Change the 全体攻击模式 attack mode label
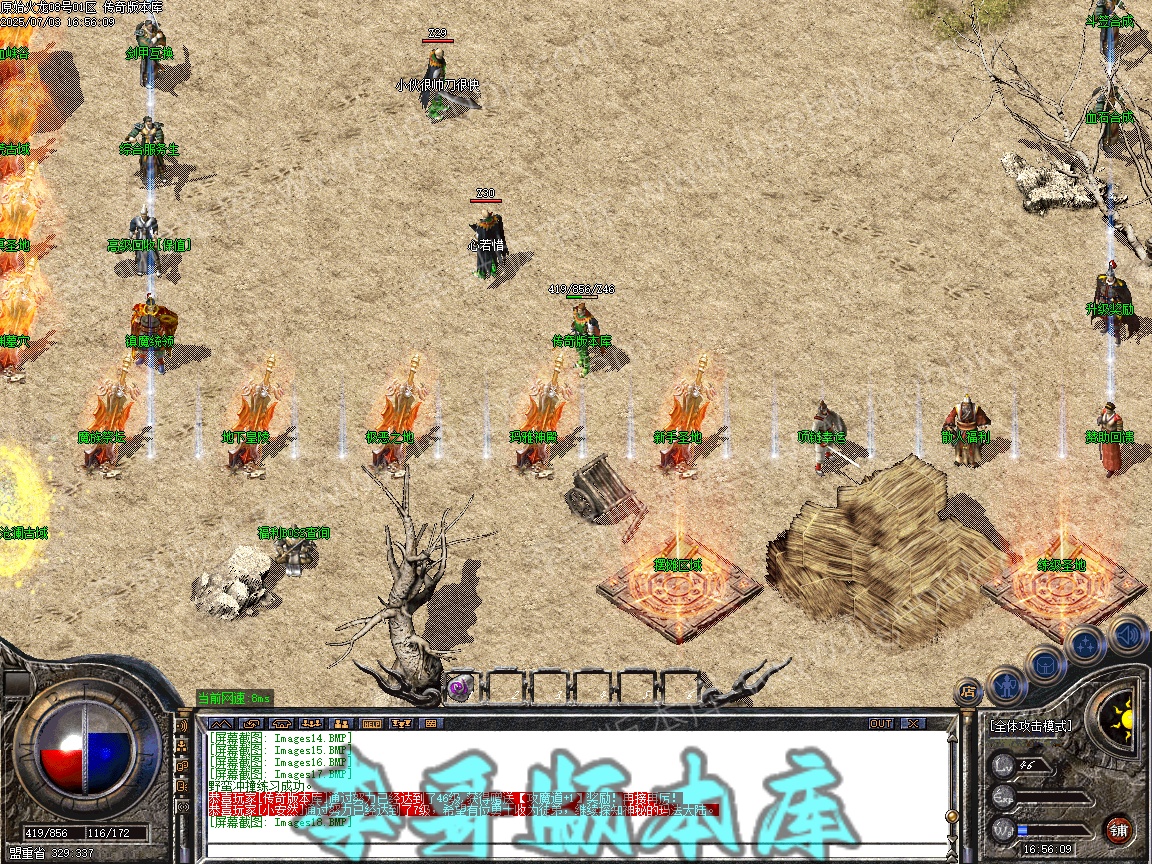Viewport: 1152px width, 864px height. click(1029, 725)
